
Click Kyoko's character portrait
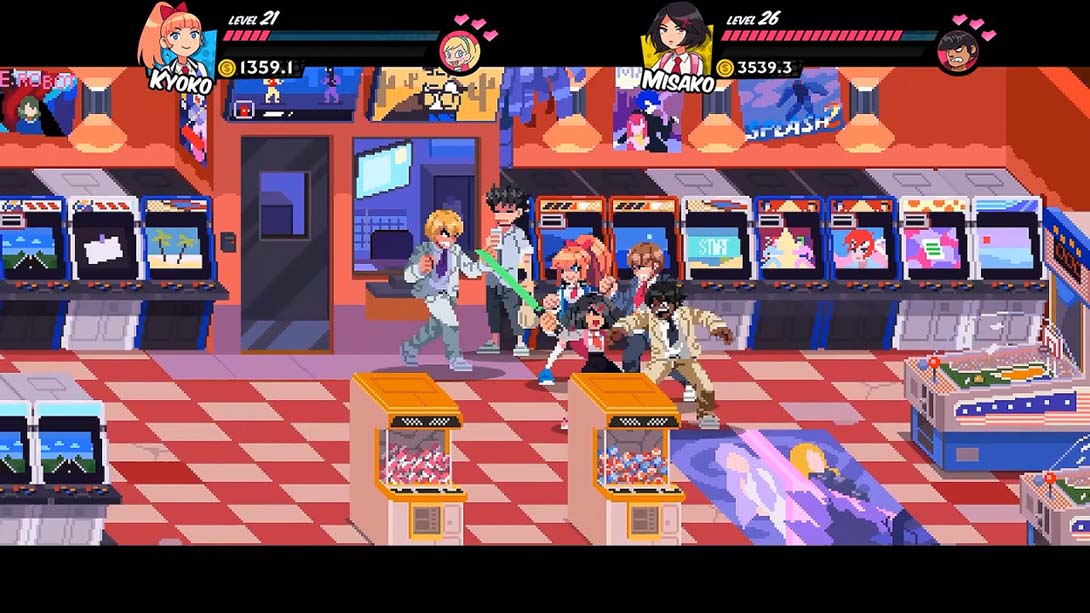point(177,40)
